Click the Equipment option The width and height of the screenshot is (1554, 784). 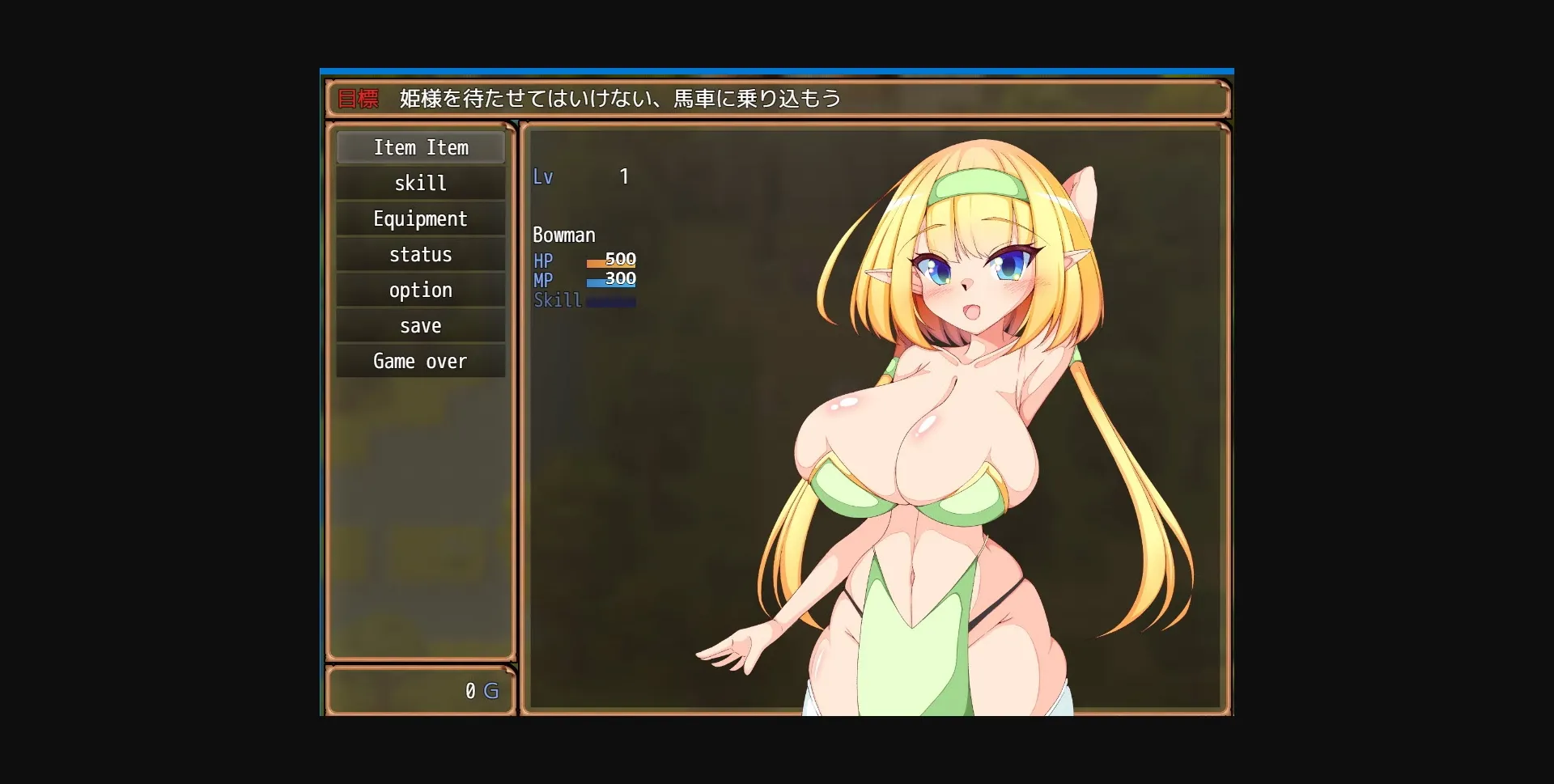420,218
